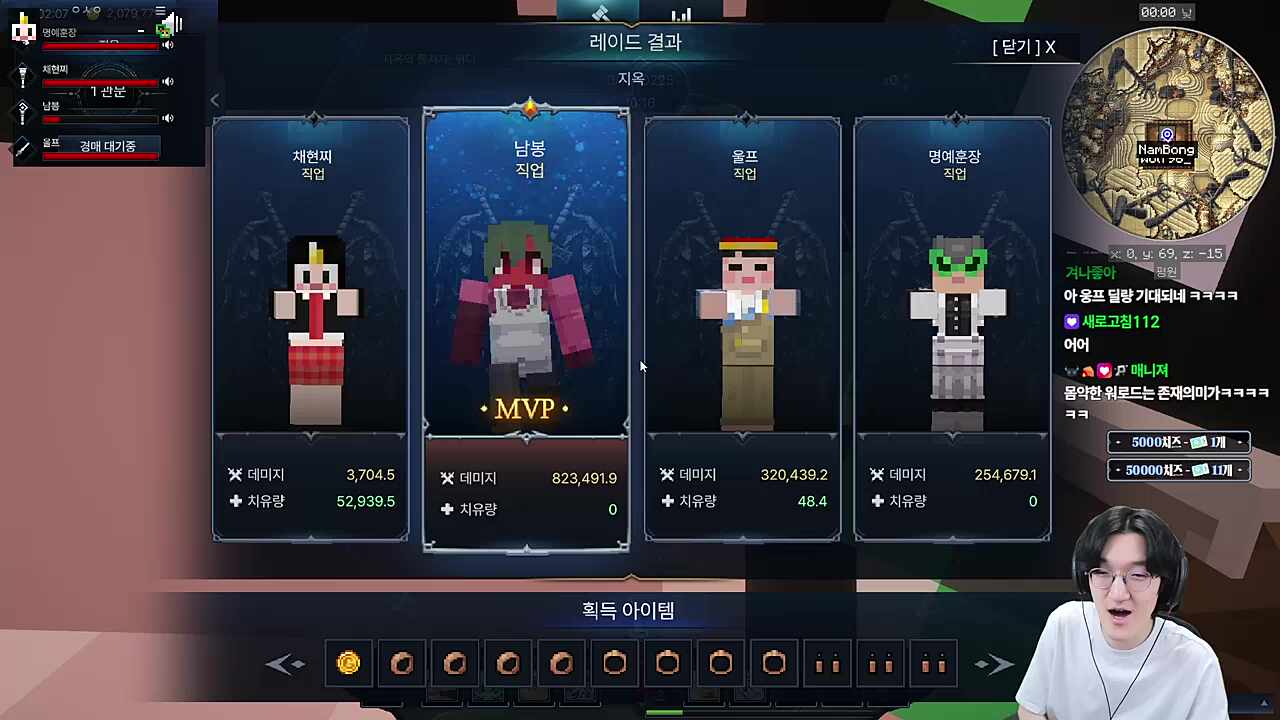Click the blue badge beside 새로고침112 in chat
This screenshot has width=1280, height=720.
[x=1071, y=322]
